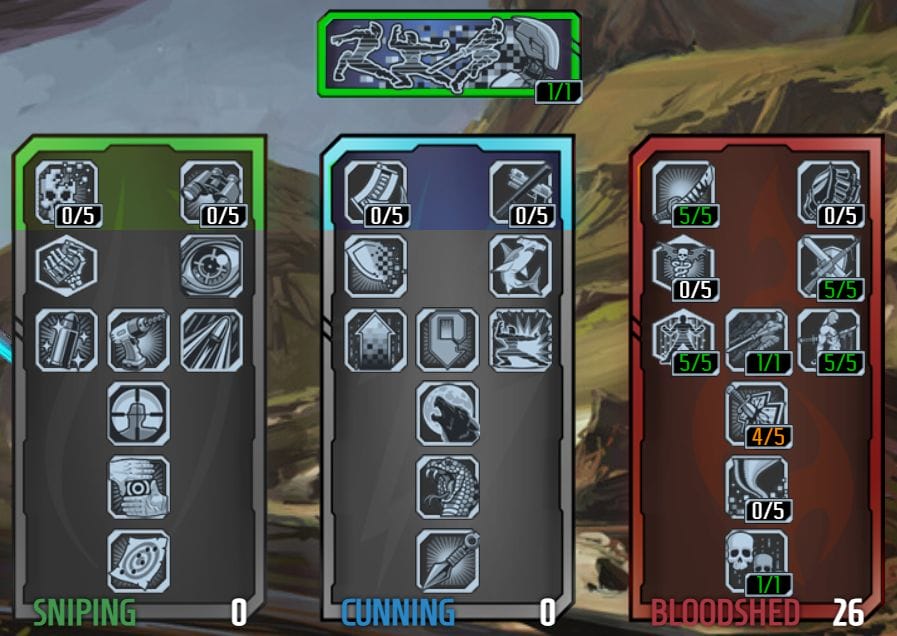Select the kunai blade skill in Cunning
Screen dimensions: 897x636
coord(447,560)
